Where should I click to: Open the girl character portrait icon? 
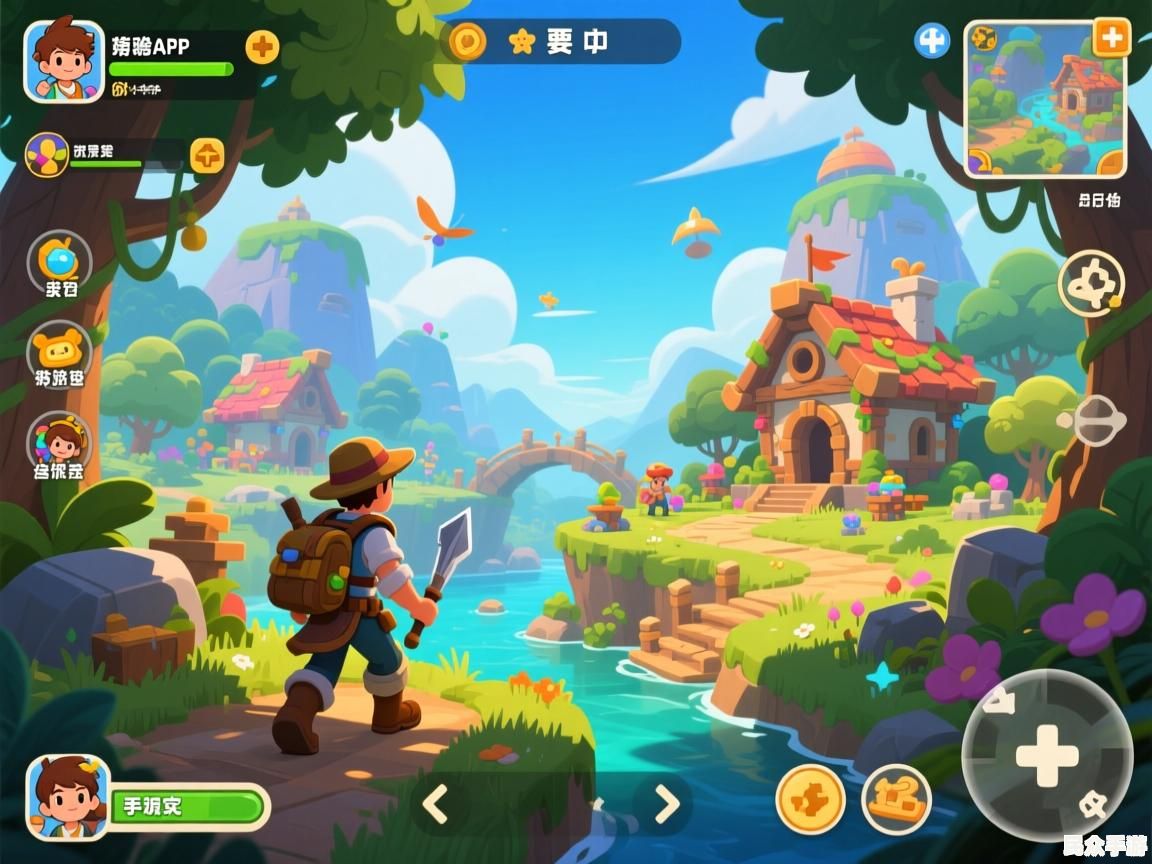pyautogui.click(x=59, y=440)
